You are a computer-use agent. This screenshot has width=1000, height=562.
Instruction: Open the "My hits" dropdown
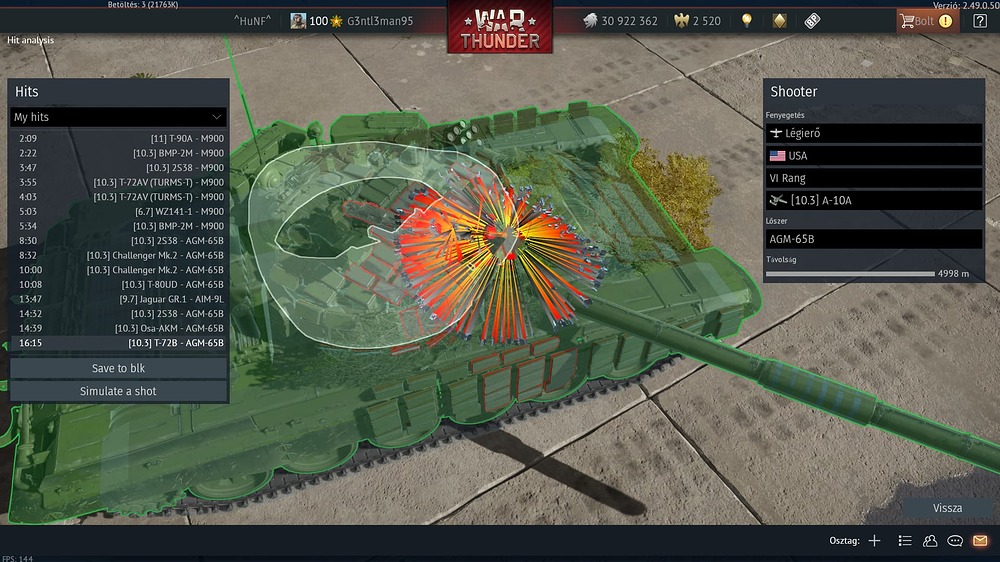pos(118,117)
